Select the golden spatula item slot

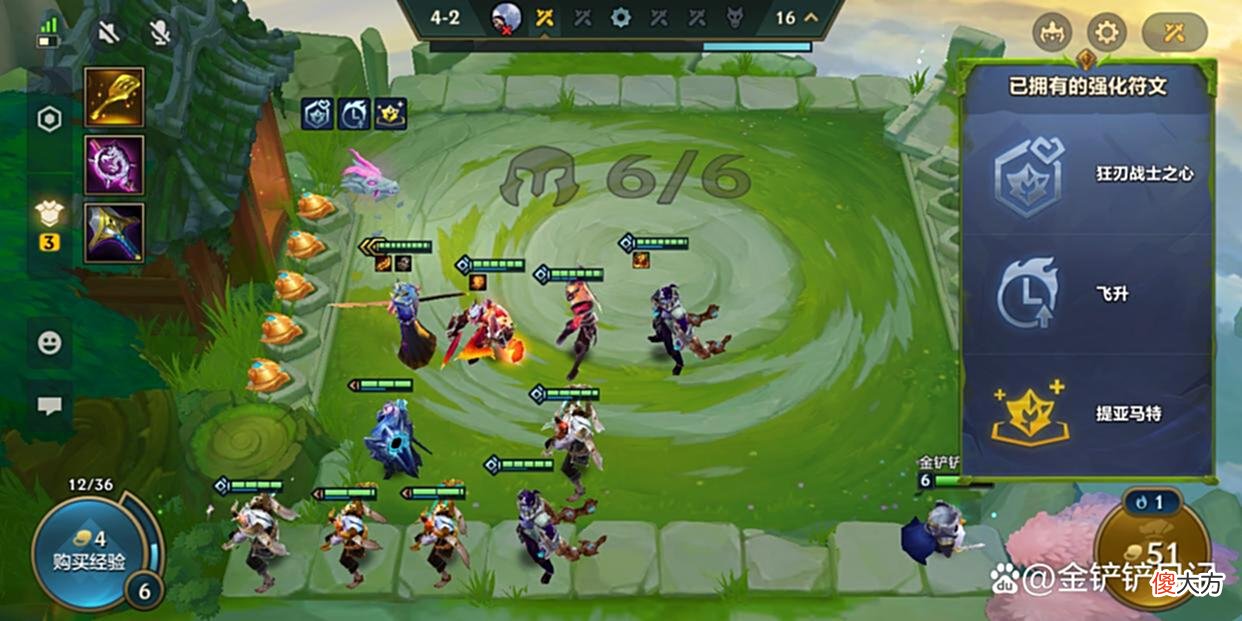click(x=114, y=96)
